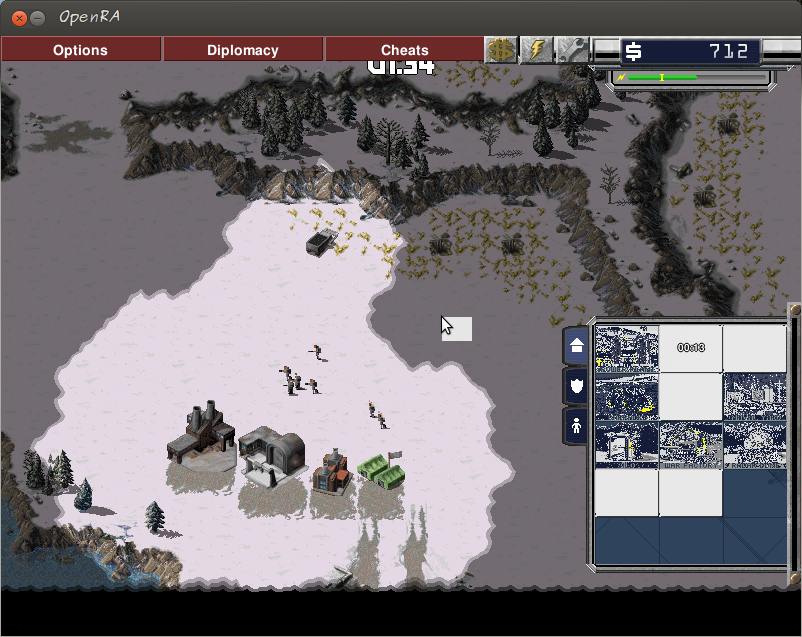Switch to the buildings production tab
Viewport: 802px width, 637px height.
point(577,346)
